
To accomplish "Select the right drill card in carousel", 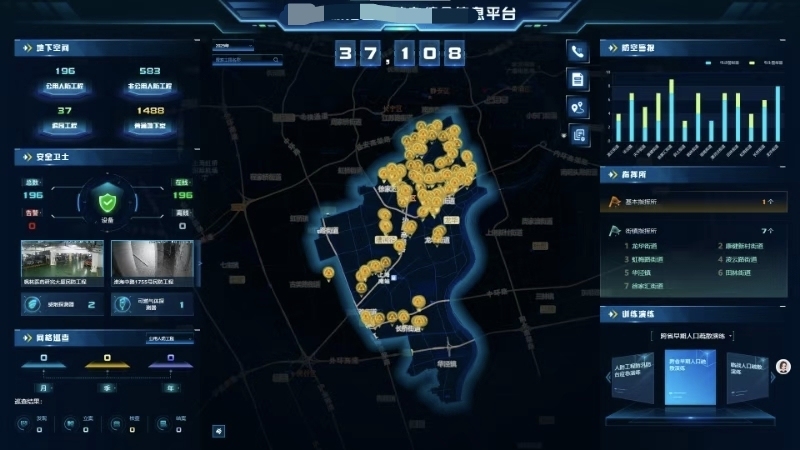I will 748,379.
